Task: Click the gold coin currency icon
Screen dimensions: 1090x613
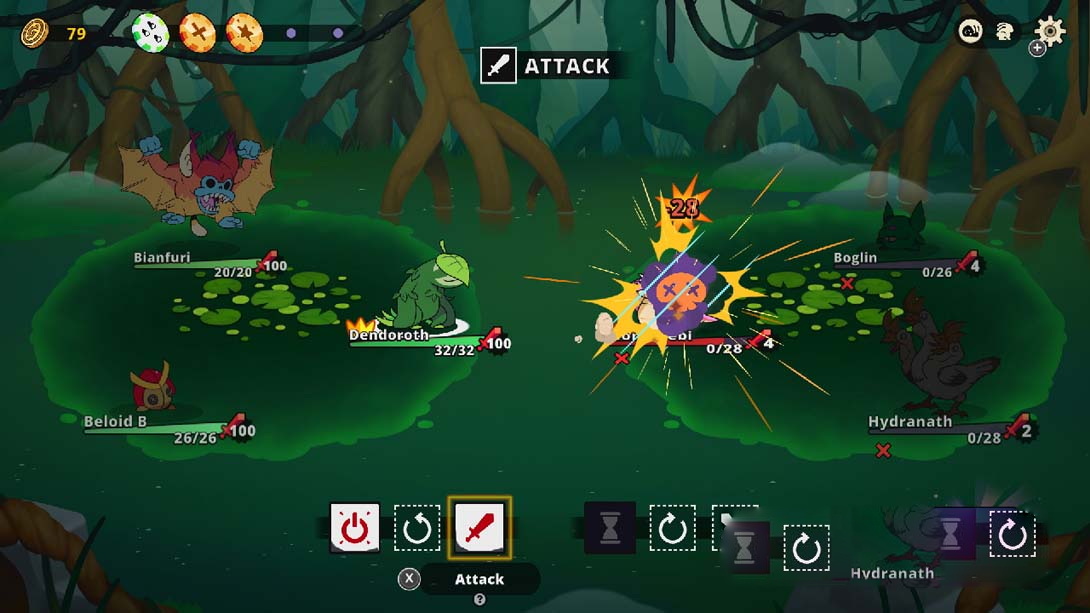Action: pos(35,33)
